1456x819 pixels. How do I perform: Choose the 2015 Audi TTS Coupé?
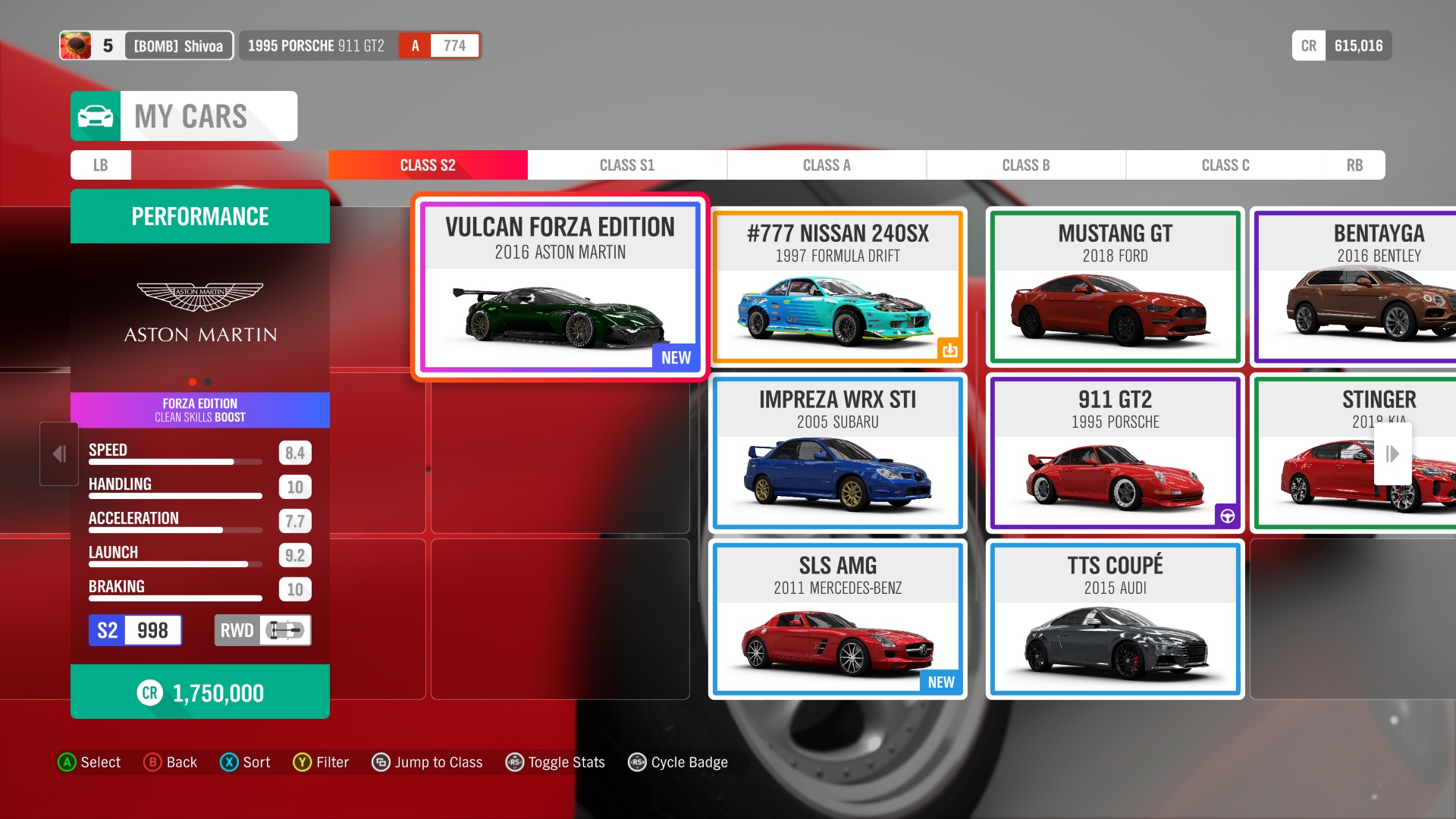point(1115,619)
